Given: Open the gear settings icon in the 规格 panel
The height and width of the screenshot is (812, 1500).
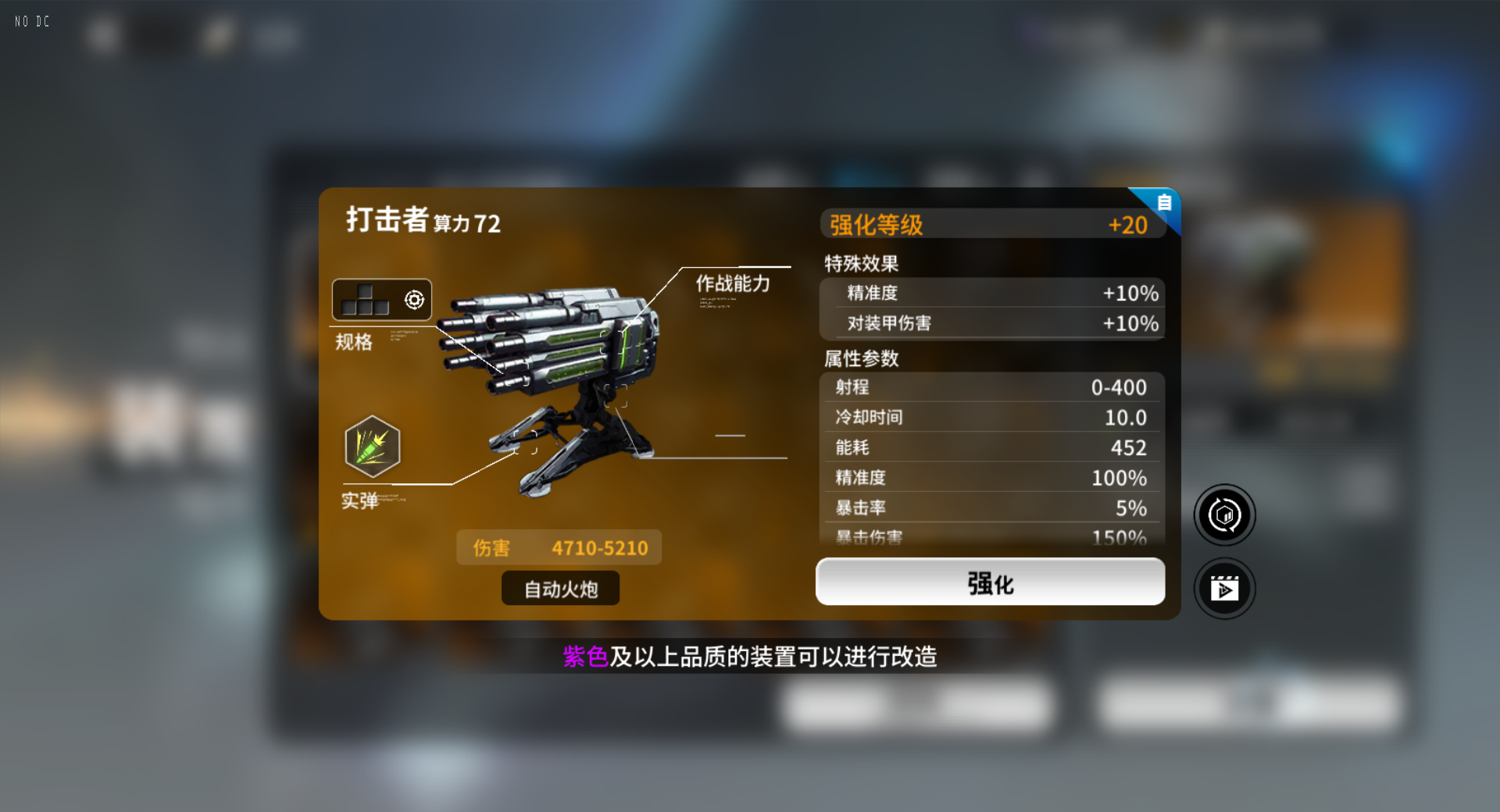Looking at the screenshot, I should [x=412, y=299].
